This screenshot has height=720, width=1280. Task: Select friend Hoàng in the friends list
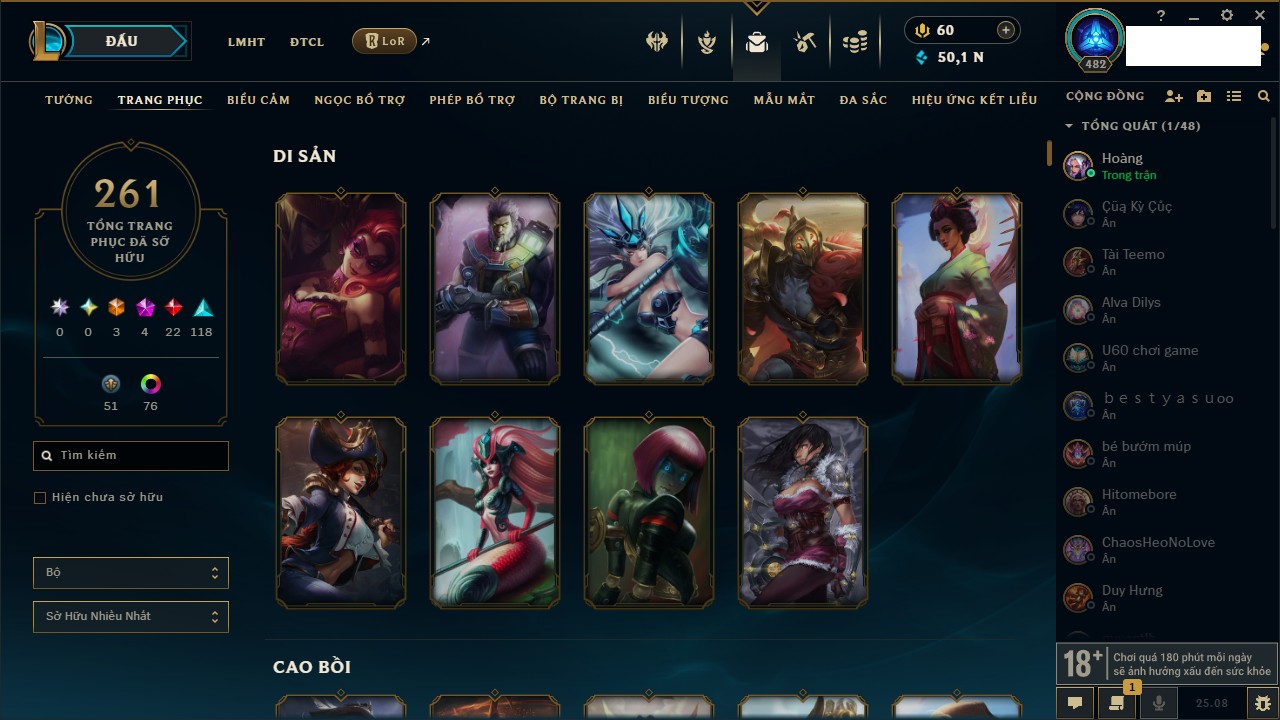[1122, 165]
